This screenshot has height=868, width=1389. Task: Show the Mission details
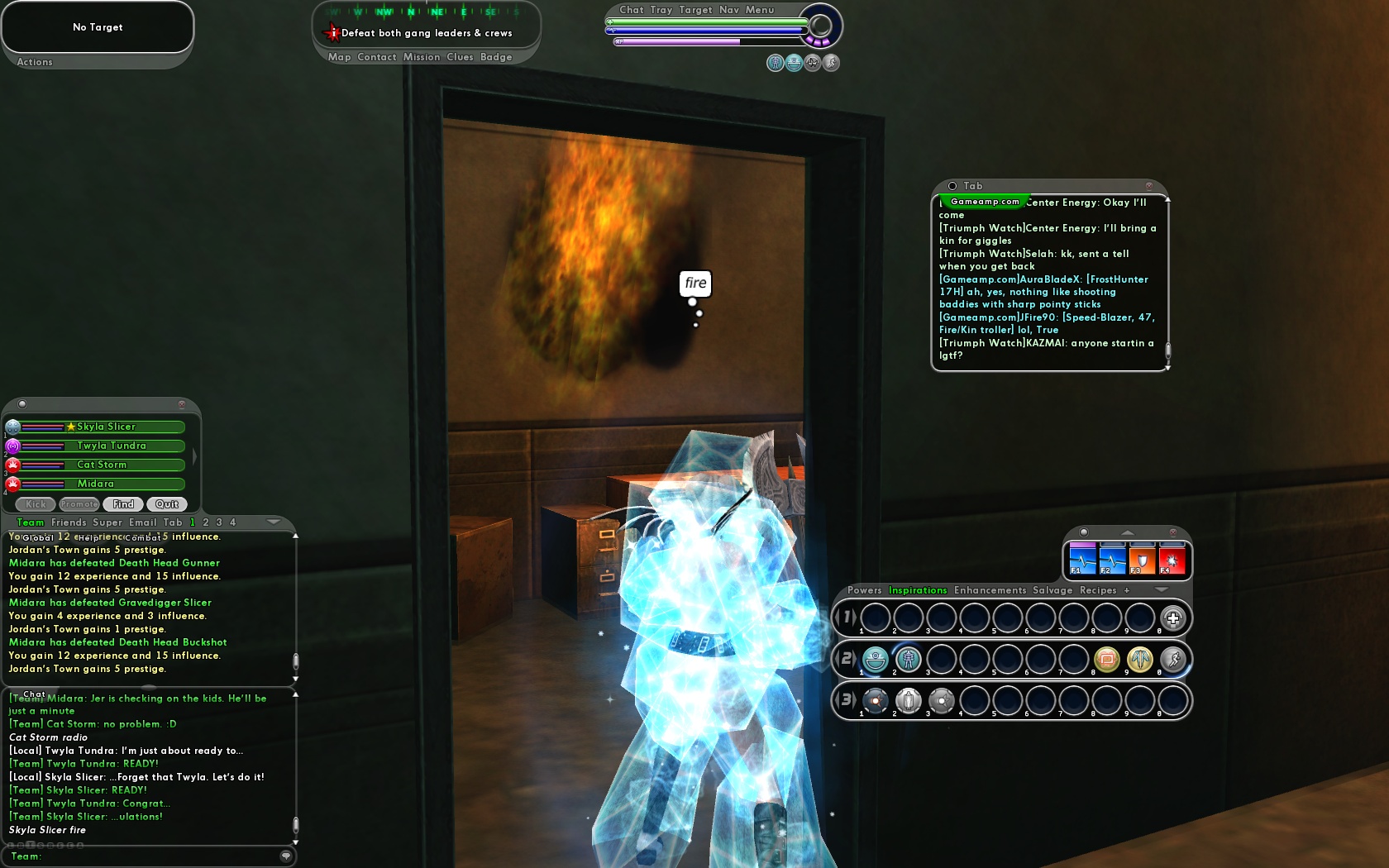[422, 57]
